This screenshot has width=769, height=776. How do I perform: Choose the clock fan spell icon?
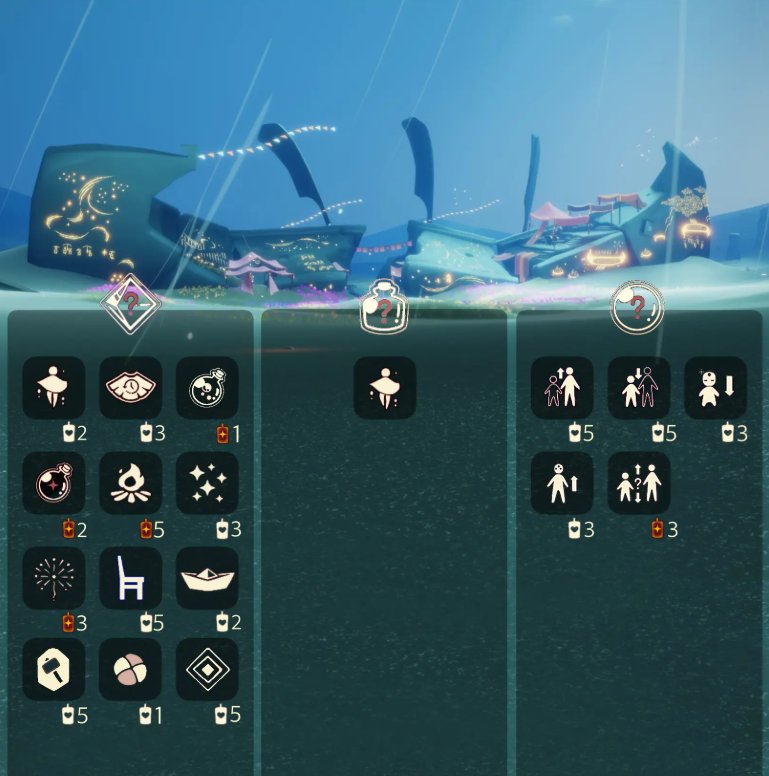click(x=131, y=387)
